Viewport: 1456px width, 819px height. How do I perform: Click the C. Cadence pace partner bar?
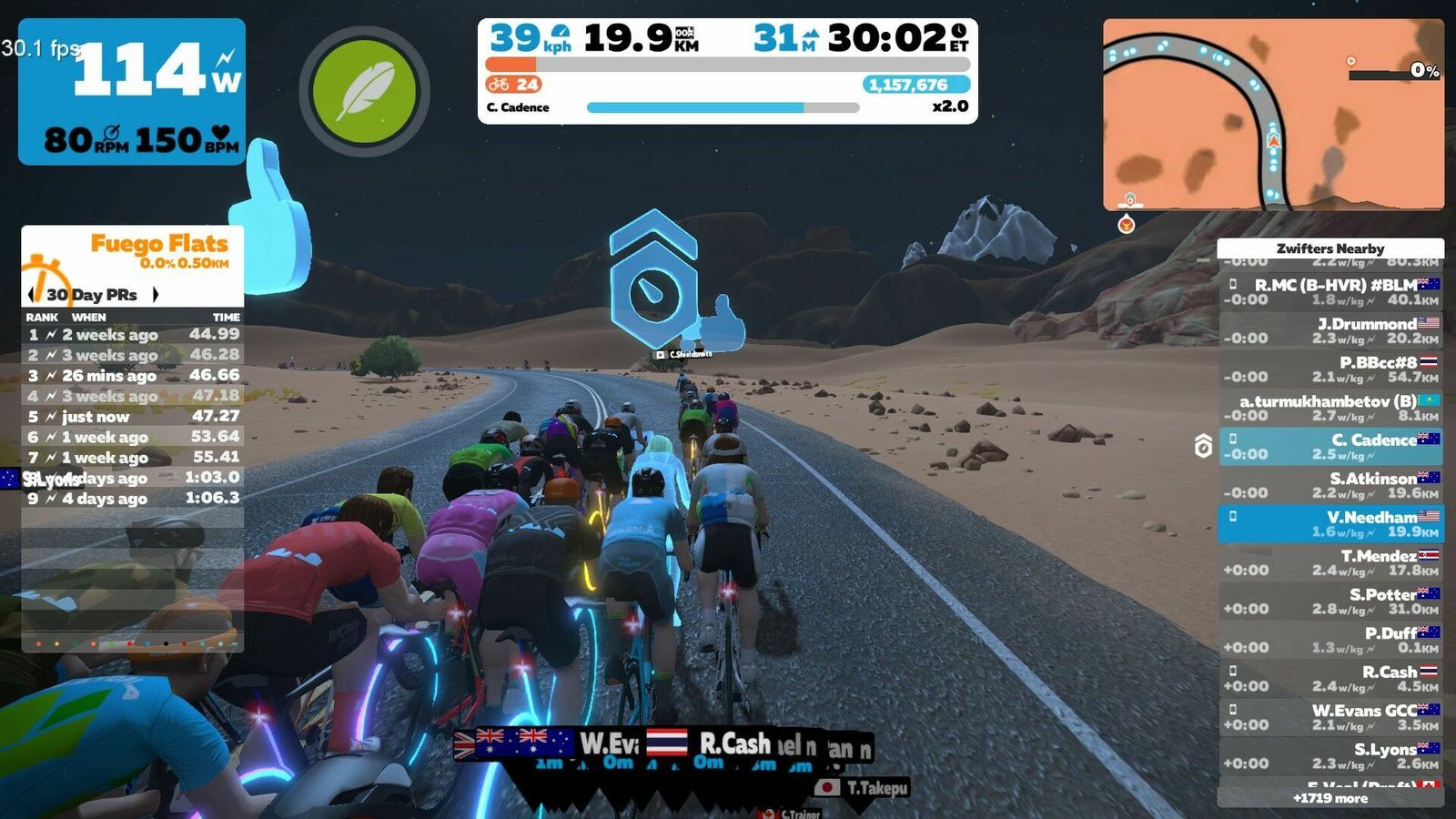click(723, 107)
